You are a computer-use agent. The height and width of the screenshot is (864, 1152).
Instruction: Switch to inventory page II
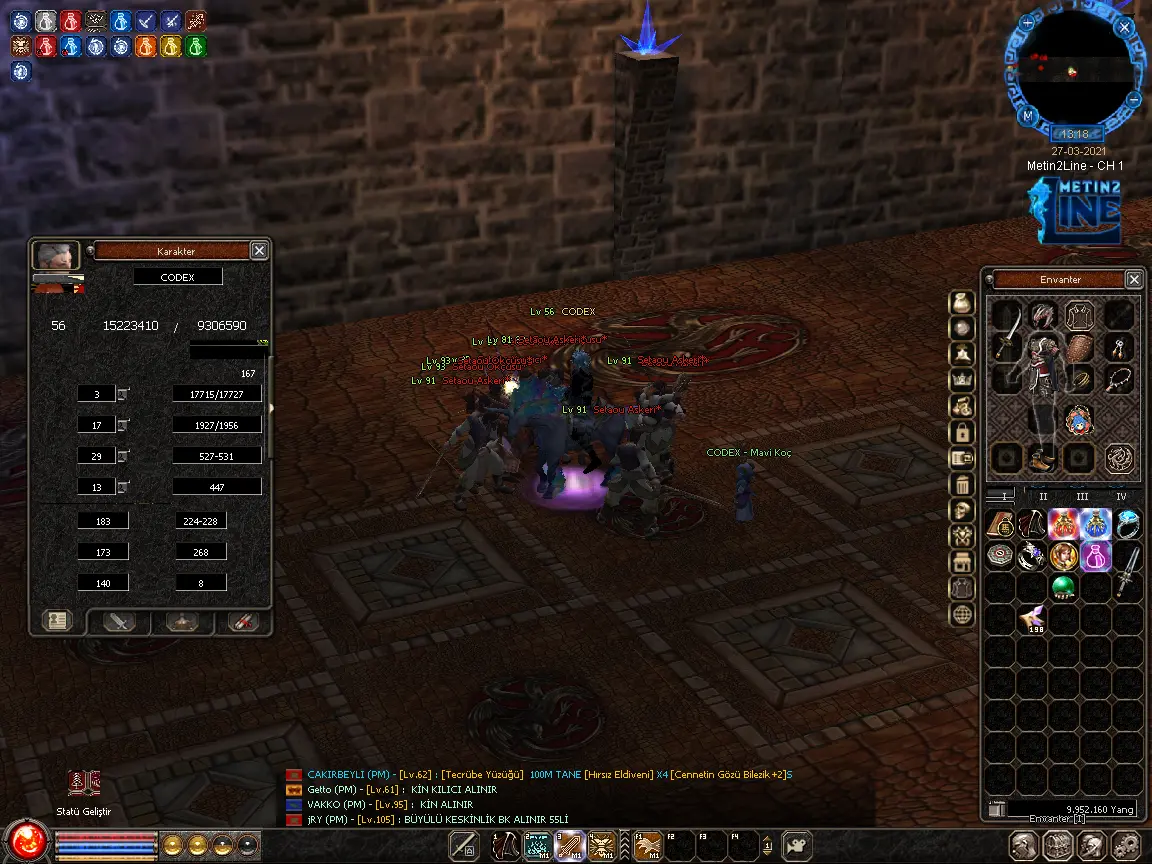1043,496
